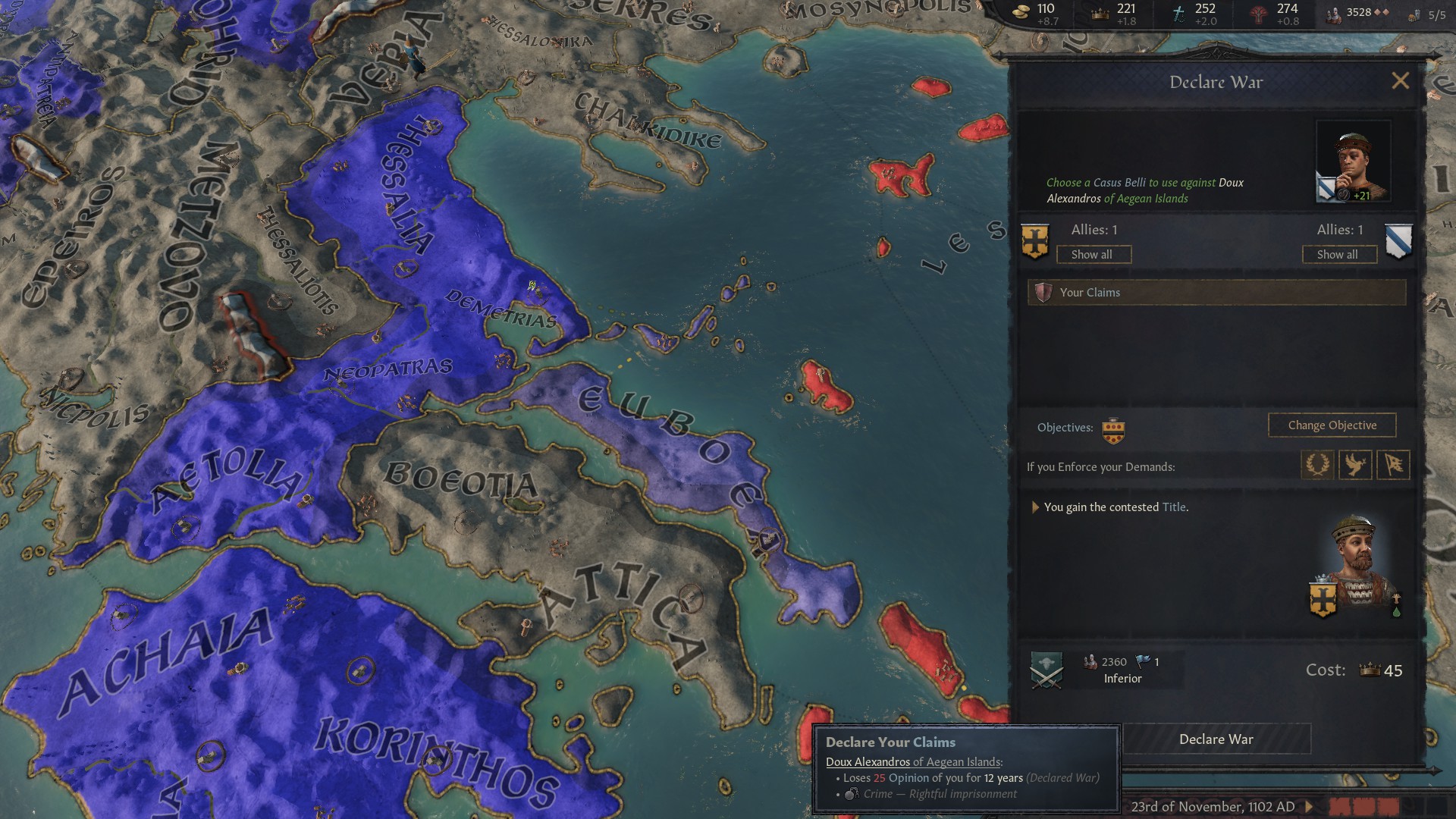Screen dimensions: 1456x819
Task: Click the Title link under Enforce Demands
Action: click(x=1172, y=507)
